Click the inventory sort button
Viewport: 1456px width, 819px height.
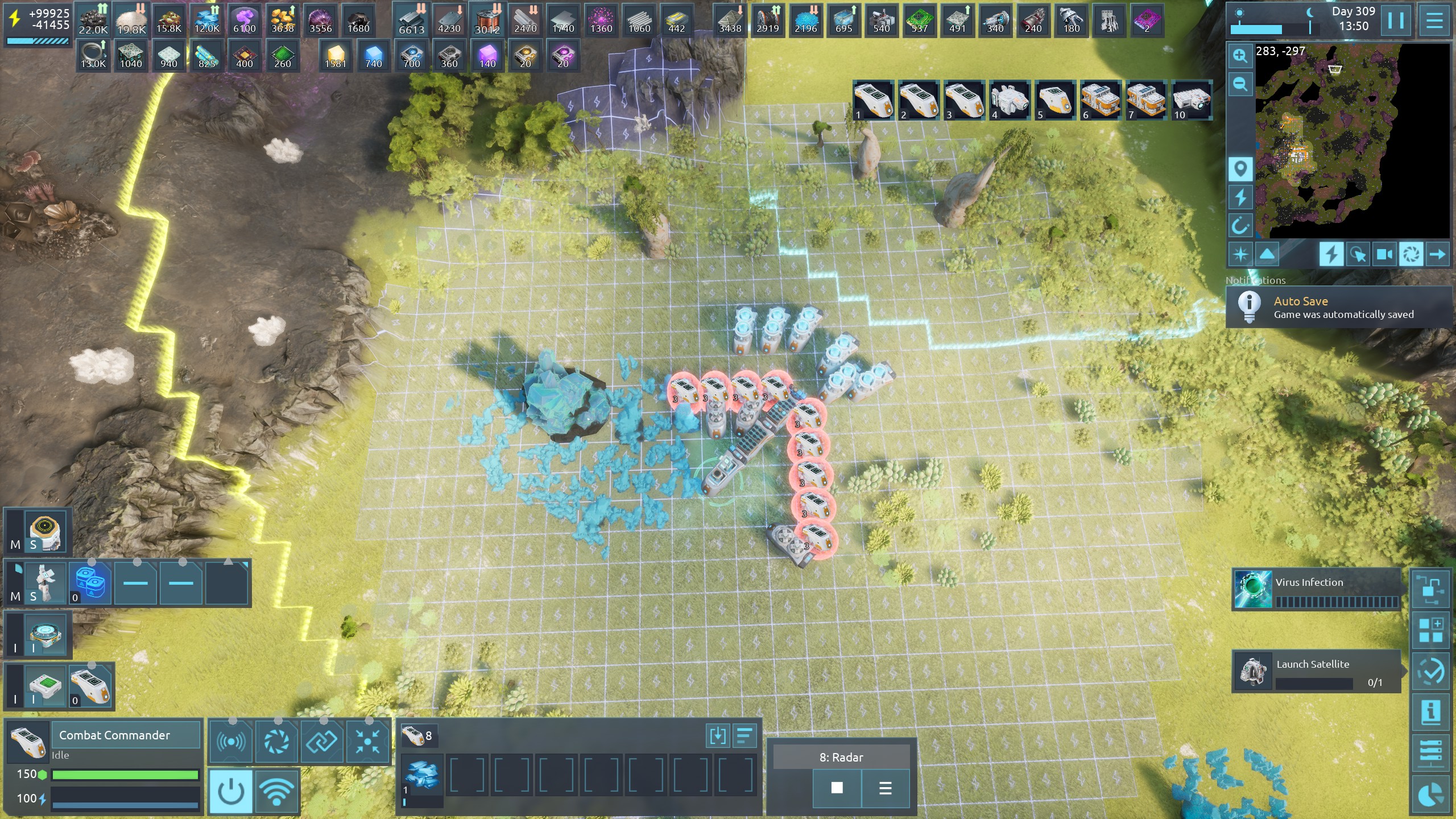click(744, 735)
